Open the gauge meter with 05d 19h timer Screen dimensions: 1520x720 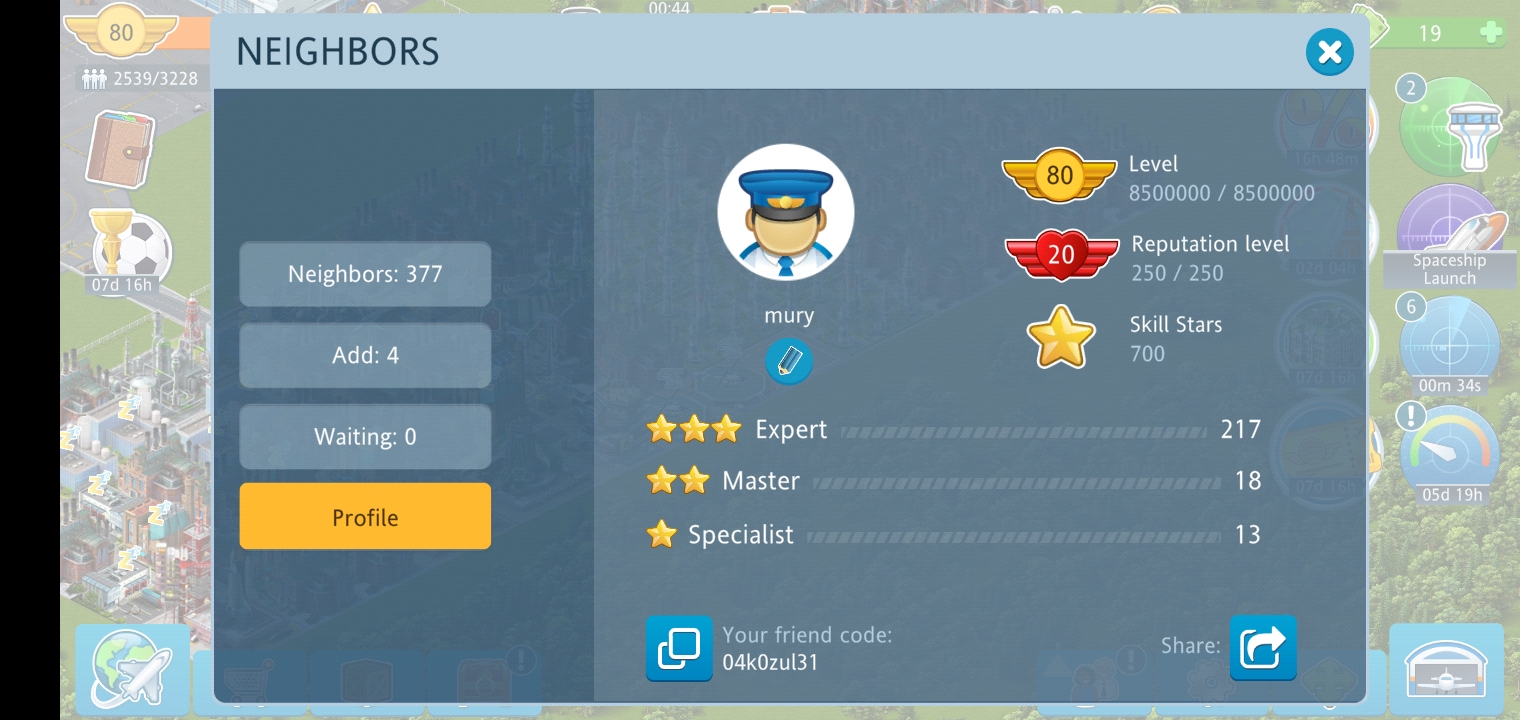point(1451,451)
